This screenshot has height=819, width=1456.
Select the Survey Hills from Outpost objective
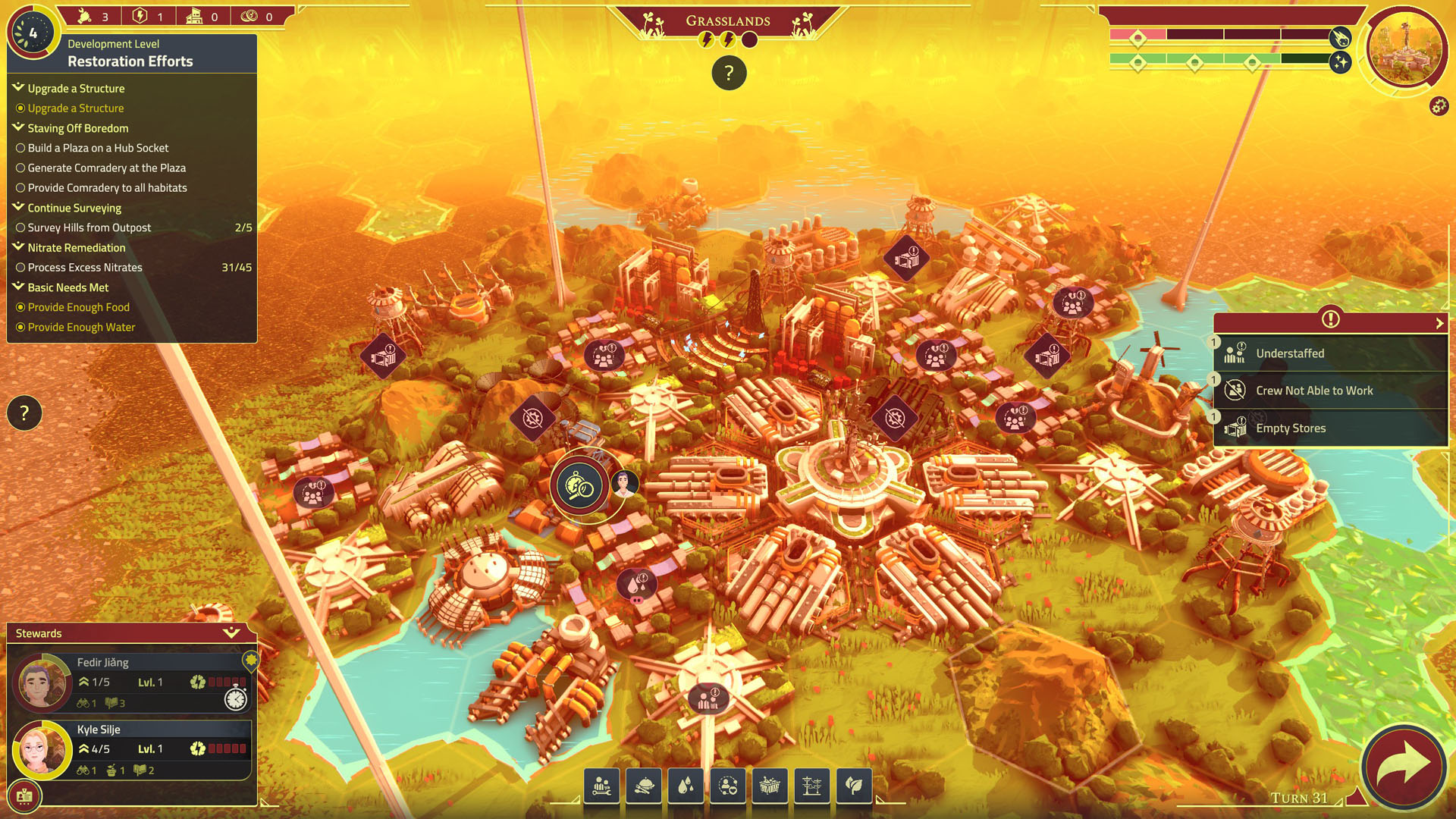pyautogui.click(x=89, y=227)
